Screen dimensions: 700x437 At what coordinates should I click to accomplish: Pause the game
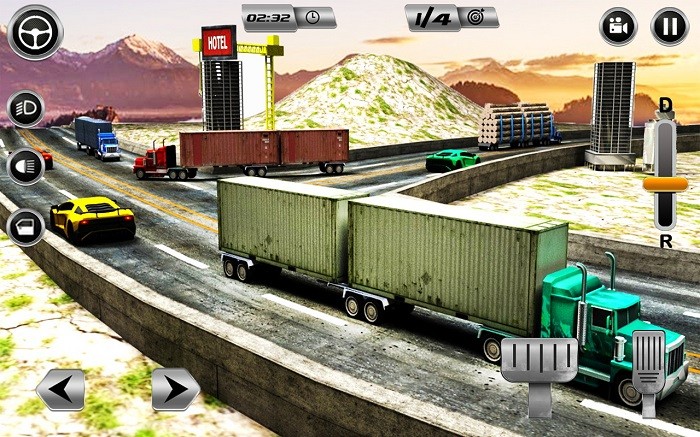pos(669,27)
